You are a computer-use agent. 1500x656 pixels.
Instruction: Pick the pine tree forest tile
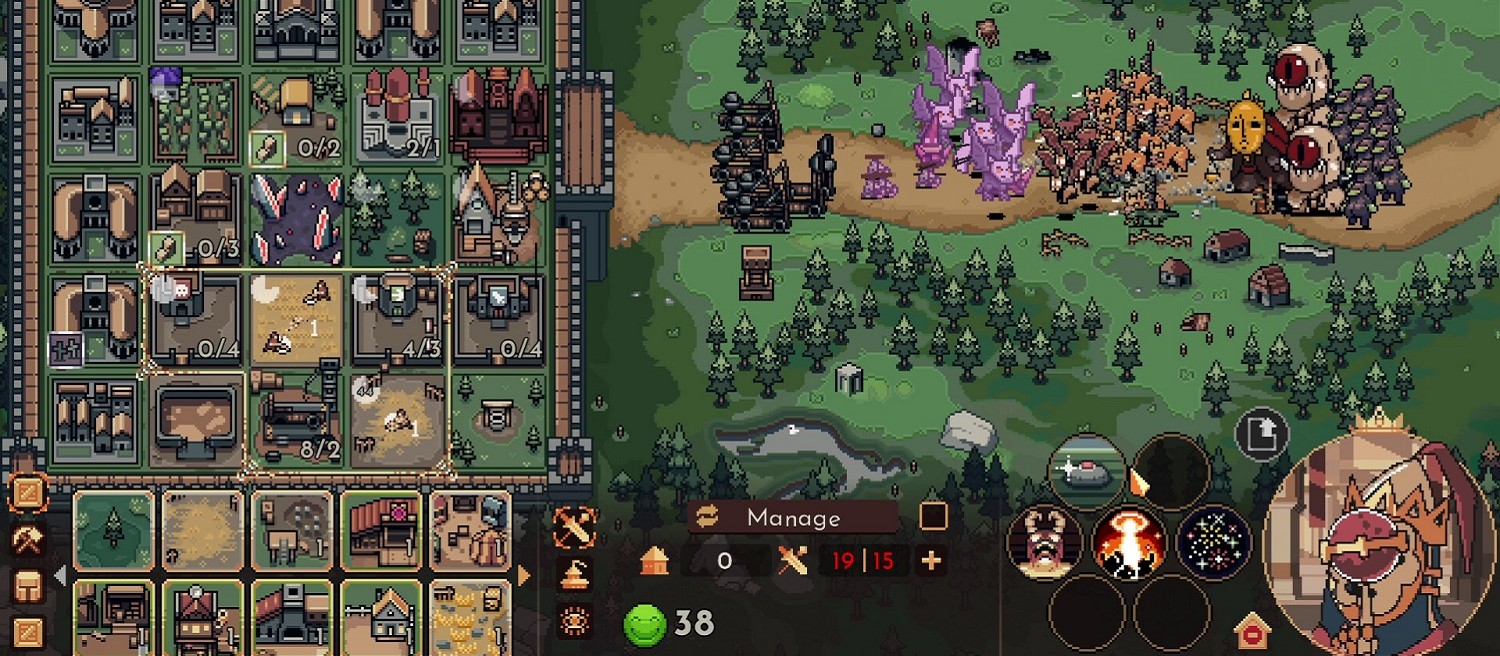(x=114, y=530)
